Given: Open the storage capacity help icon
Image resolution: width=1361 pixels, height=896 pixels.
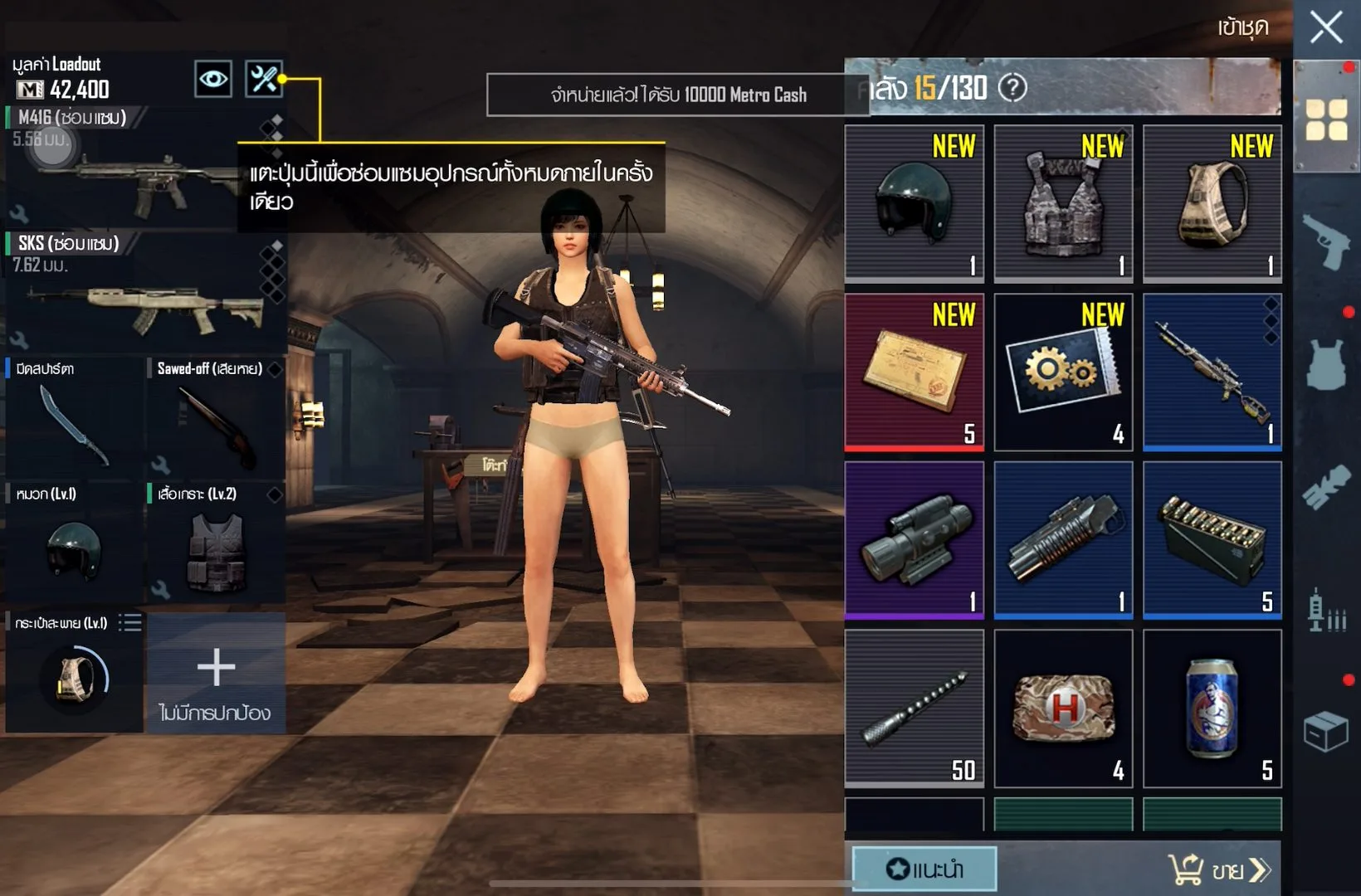Looking at the screenshot, I should click(x=1012, y=87).
